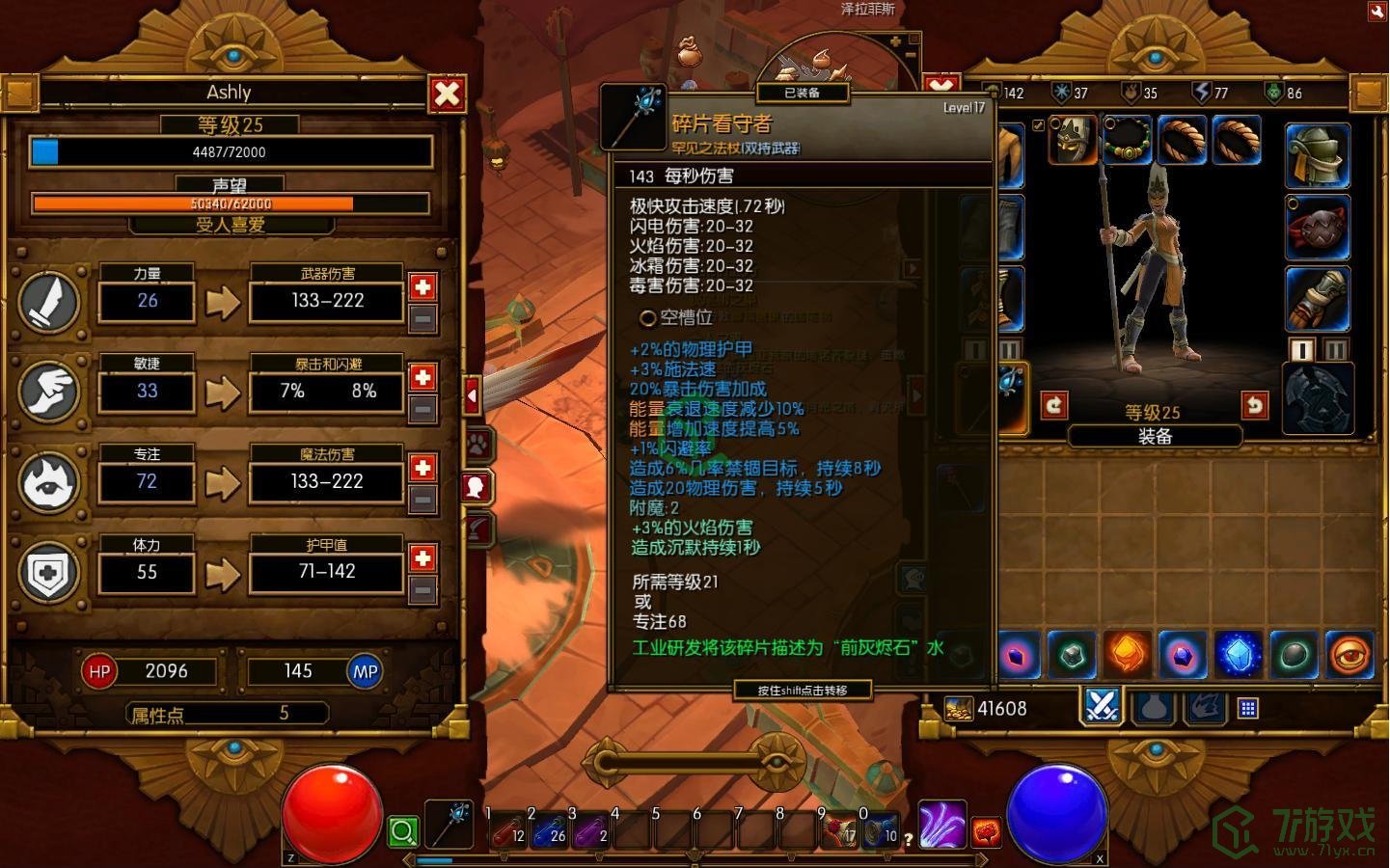
Task: Select the fiery eye gem in inventory row
Action: [x=1349, y=656]
